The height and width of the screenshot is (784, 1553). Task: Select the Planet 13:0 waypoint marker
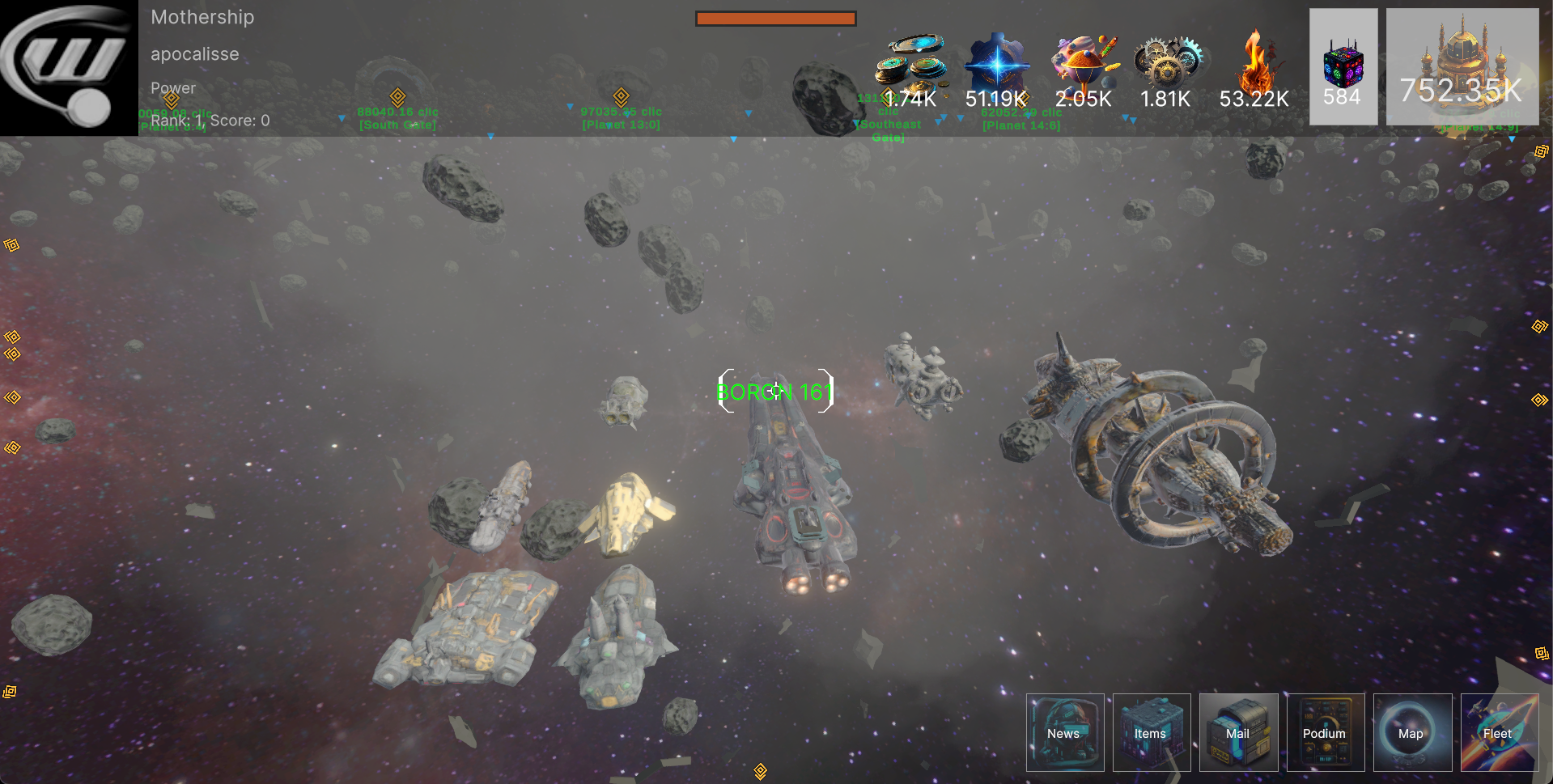tap(621, 96)
